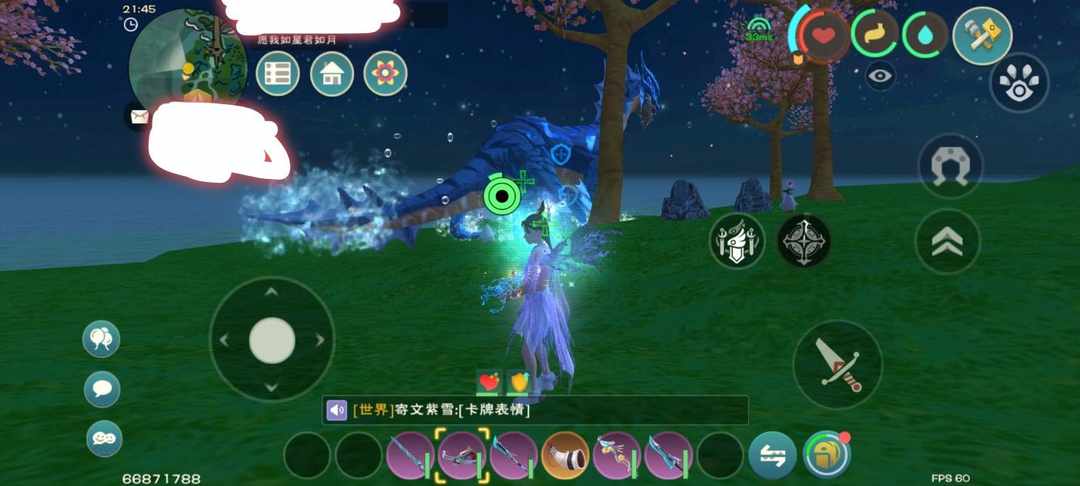The image size is (1080, 486).
Task: Select the horn item in hotbar
Action: [565, 455]
